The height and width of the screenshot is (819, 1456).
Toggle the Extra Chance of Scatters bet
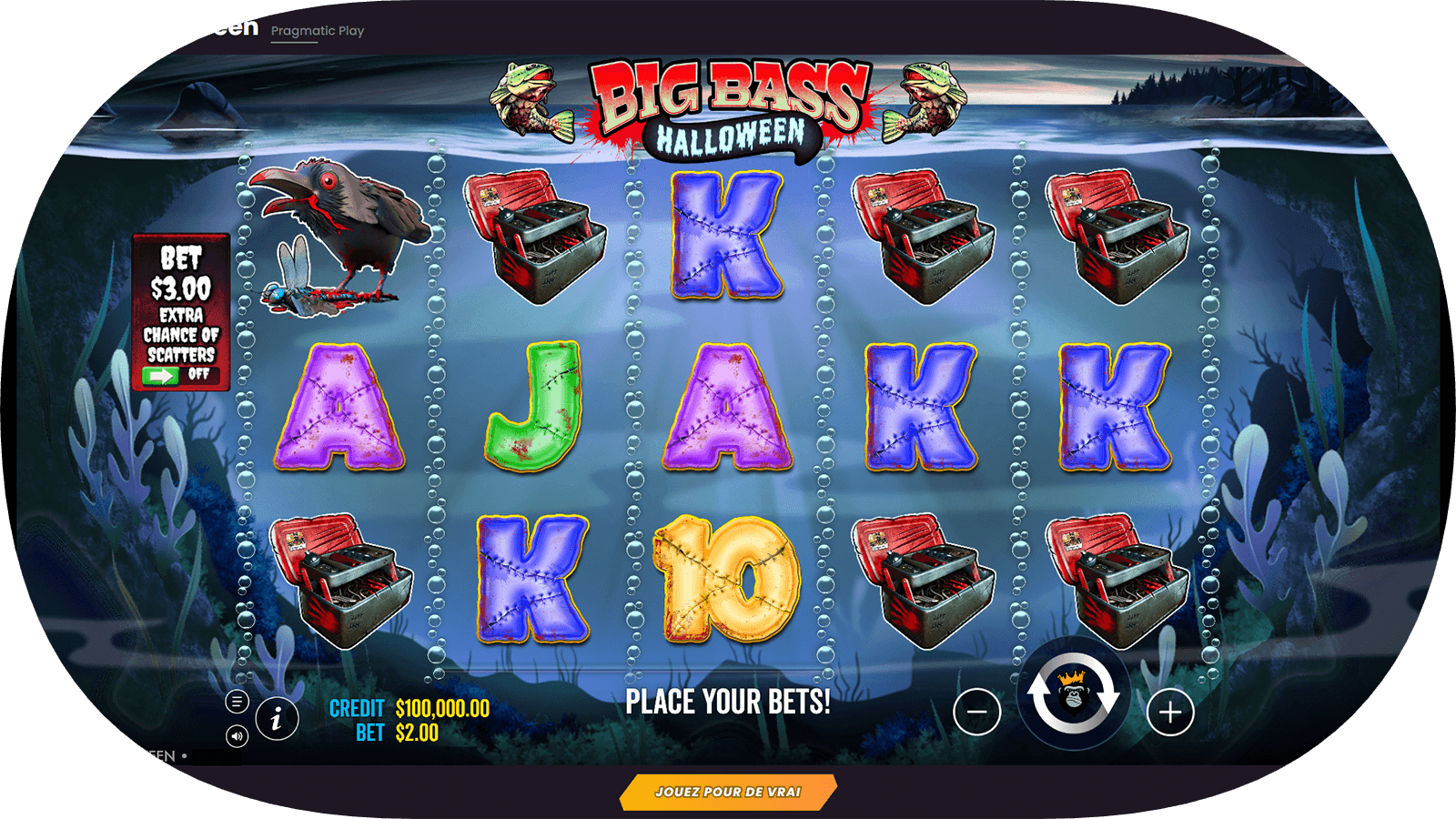tap(180, 374)
